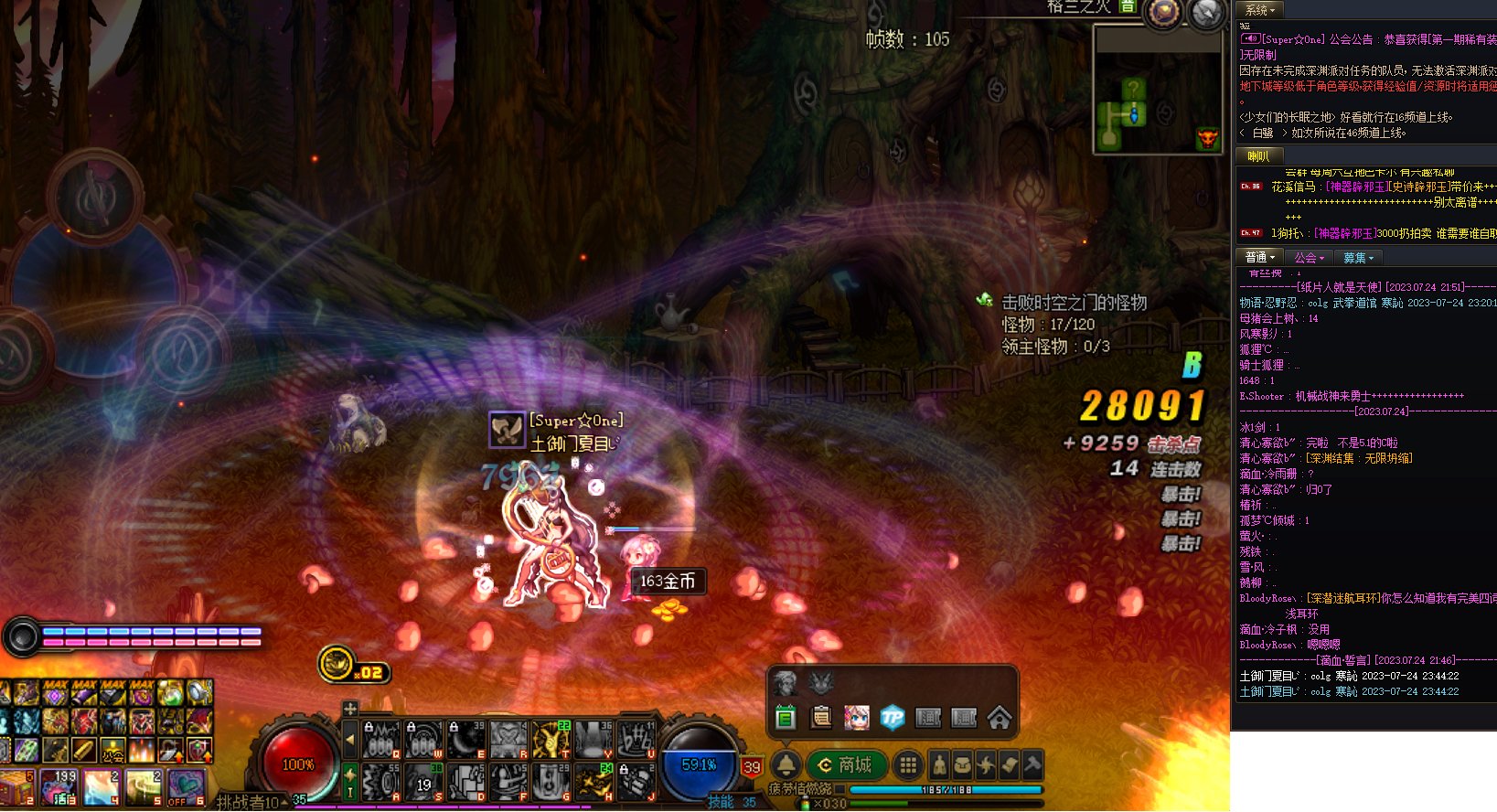Click the house icon in the popup

(1000, 718)
